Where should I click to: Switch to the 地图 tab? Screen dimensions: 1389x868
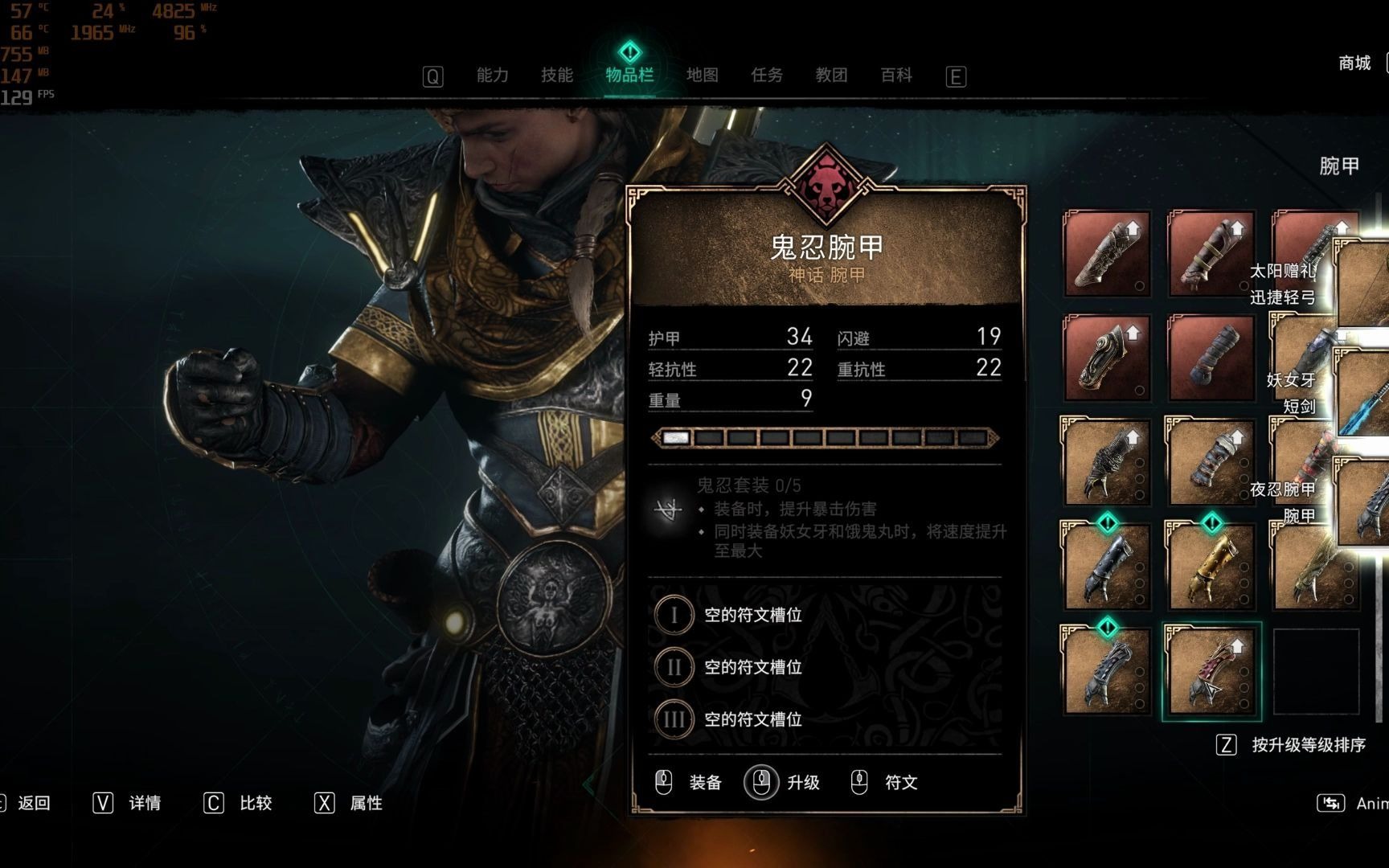pos(703,75)
